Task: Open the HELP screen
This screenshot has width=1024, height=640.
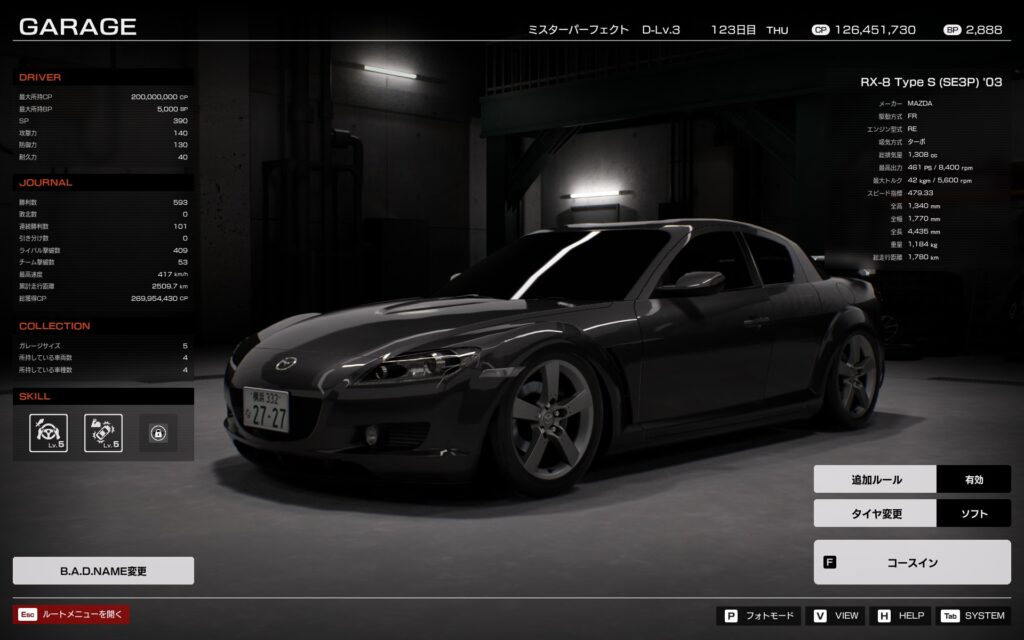Action: click(x=901, y=616)
